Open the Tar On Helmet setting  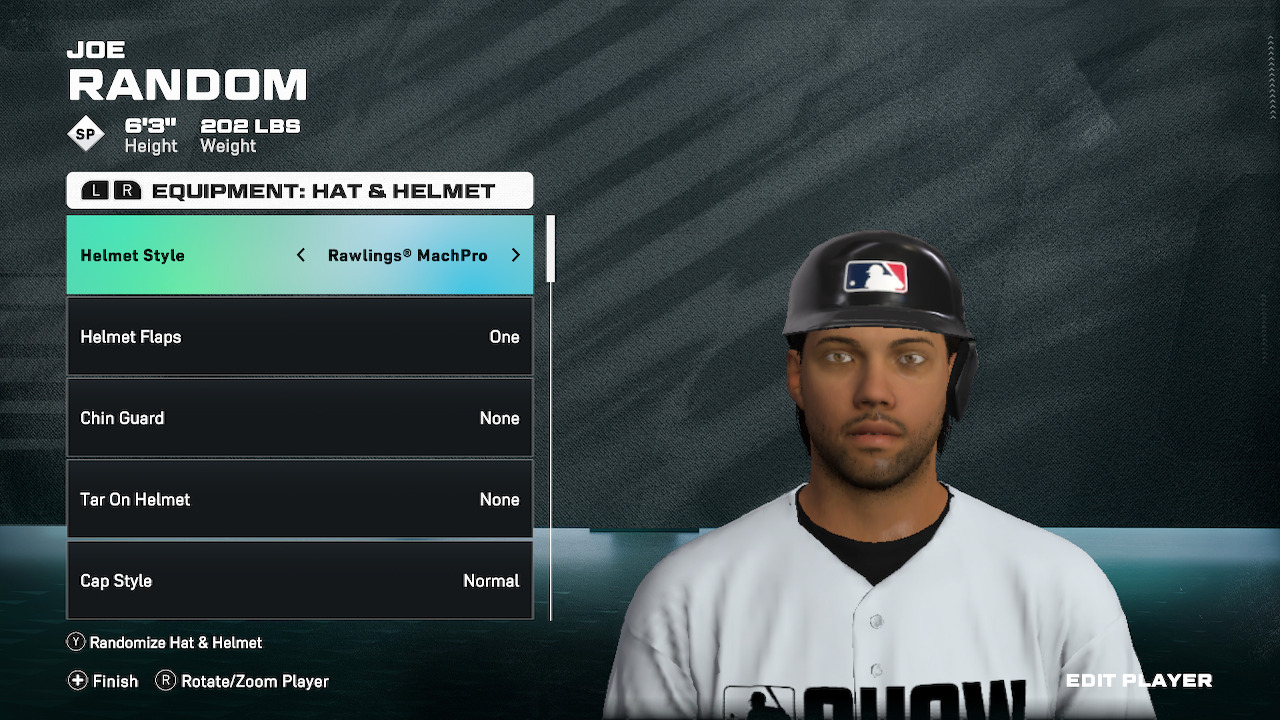click(299, 499)
